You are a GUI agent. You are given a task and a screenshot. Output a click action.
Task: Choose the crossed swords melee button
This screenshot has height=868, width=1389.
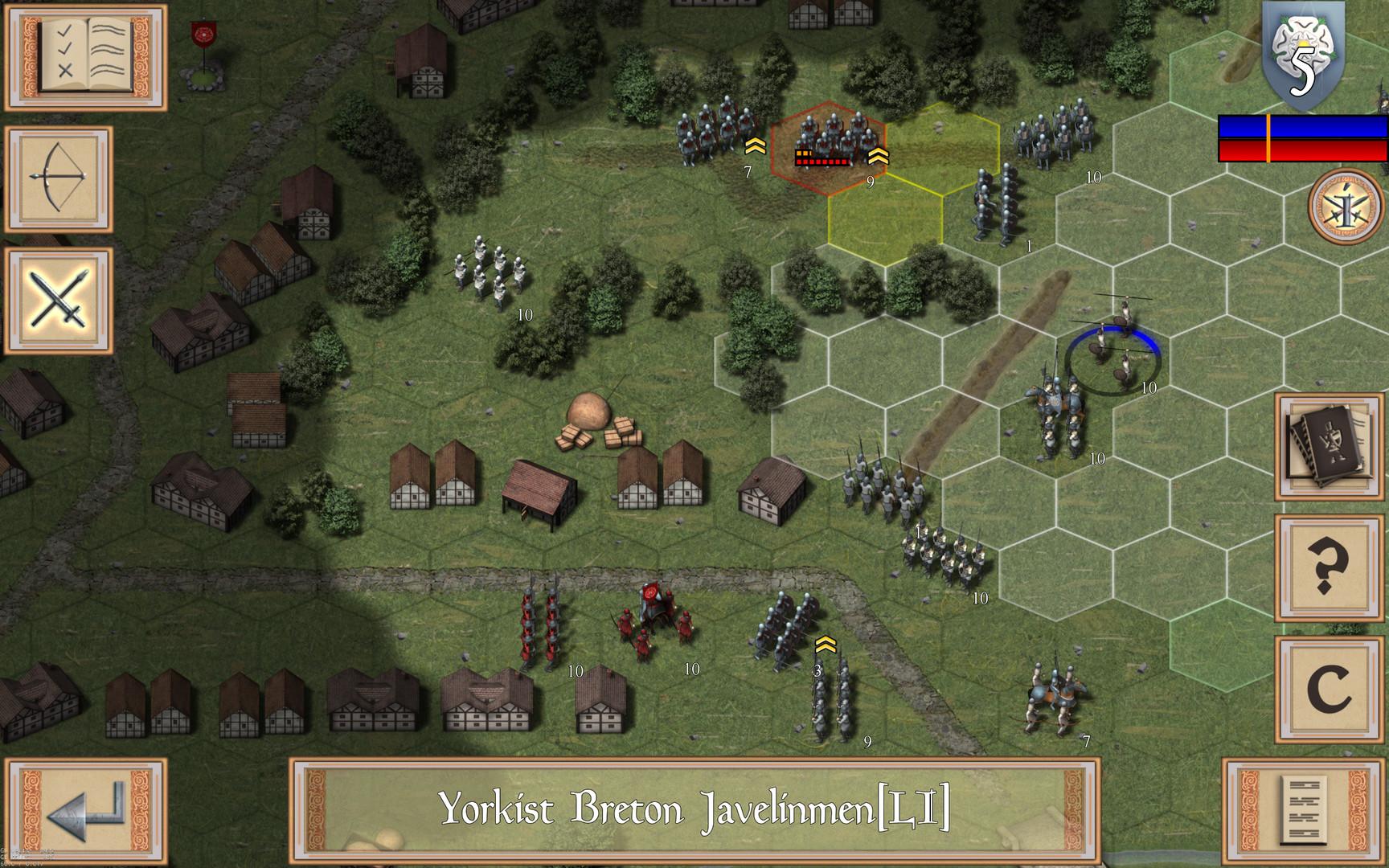click(59, 300)
